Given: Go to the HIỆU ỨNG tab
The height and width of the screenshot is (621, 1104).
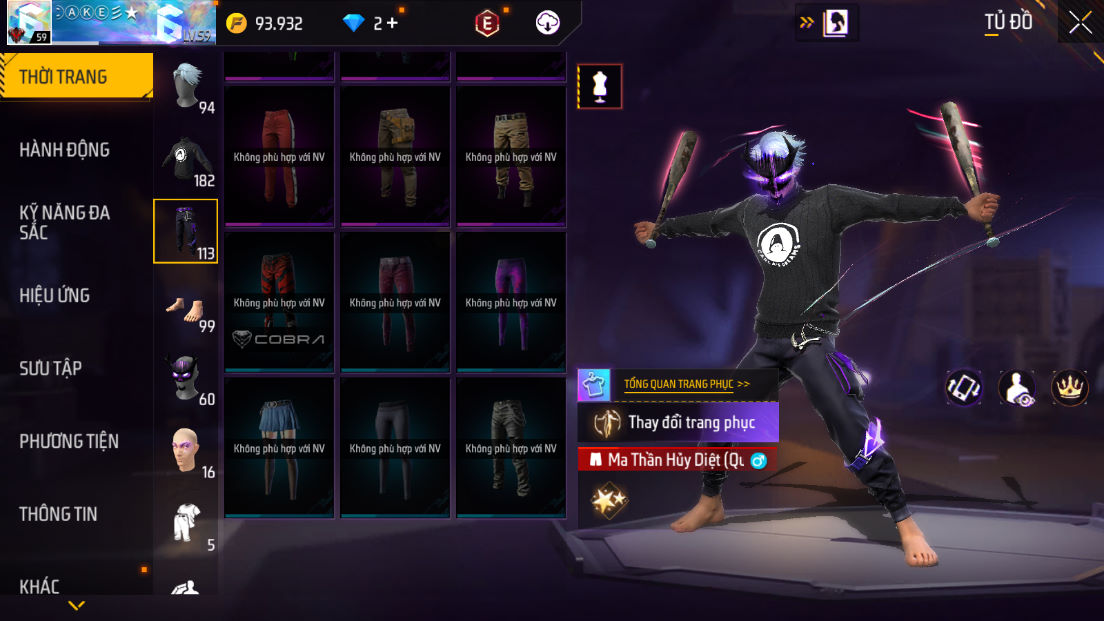Looking at the screenshot, I should [x=55, y=295].
